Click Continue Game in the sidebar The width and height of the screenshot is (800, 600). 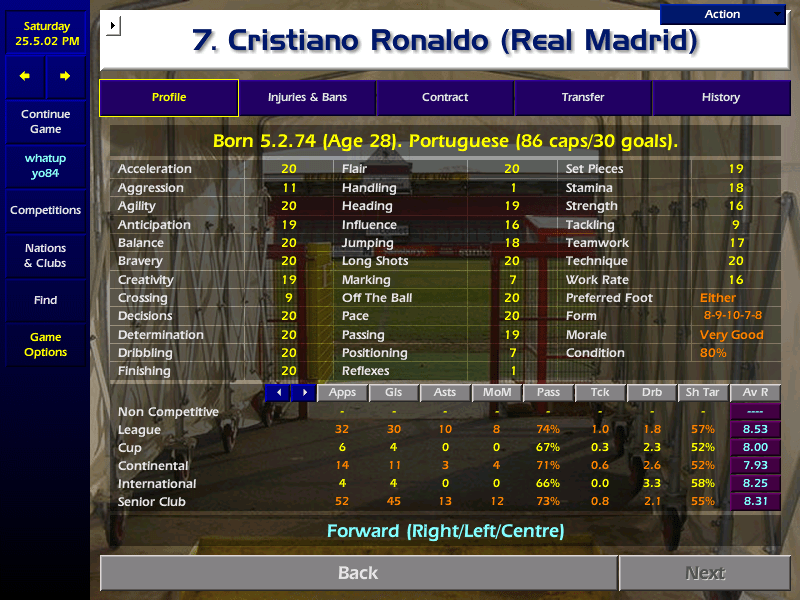45,122
